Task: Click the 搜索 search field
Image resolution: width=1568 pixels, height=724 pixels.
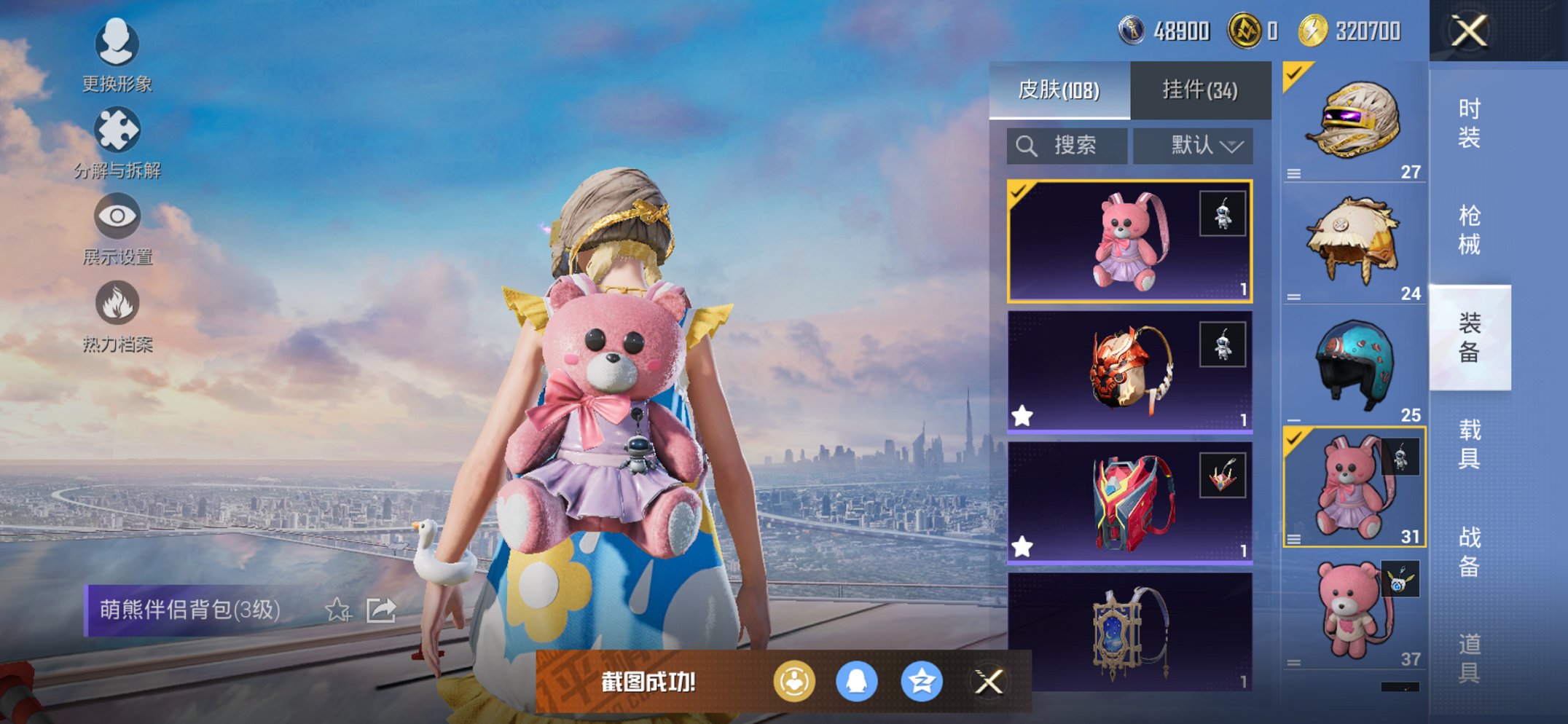Action: [x=1067, y=145]
